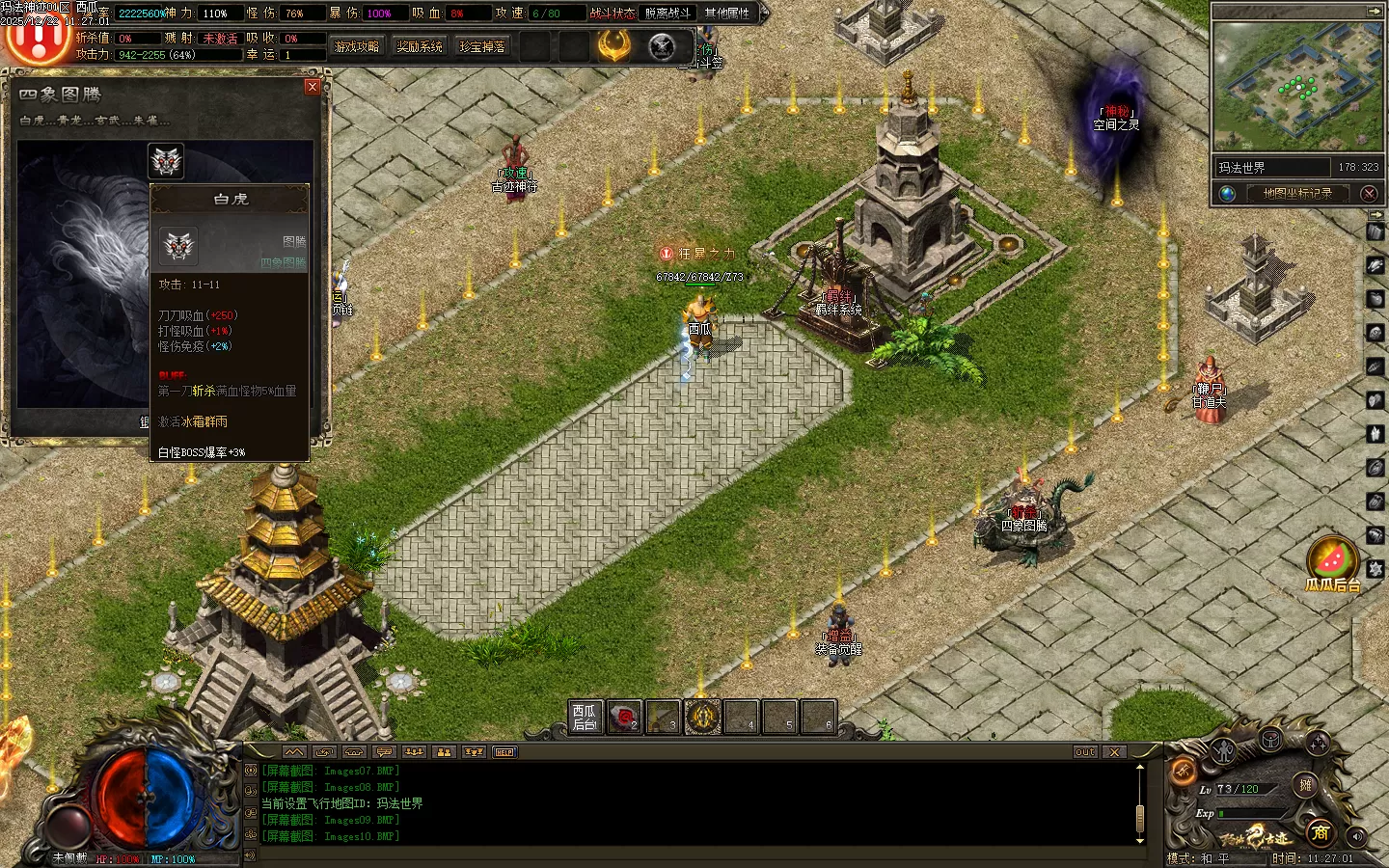Click the 西瓜后台 hotbar button
This screenshot has height=868, width=1389.
coord(585,718)
